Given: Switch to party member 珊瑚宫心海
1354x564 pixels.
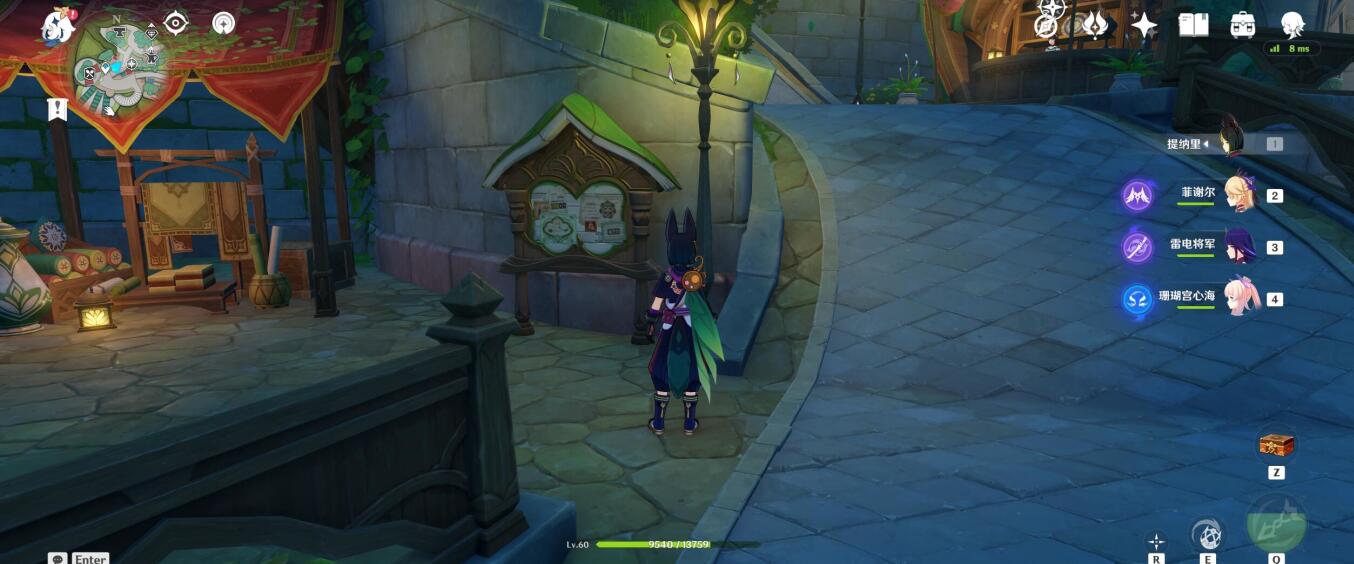Looking at the screenshot, I should click(x=1238, y=298).
